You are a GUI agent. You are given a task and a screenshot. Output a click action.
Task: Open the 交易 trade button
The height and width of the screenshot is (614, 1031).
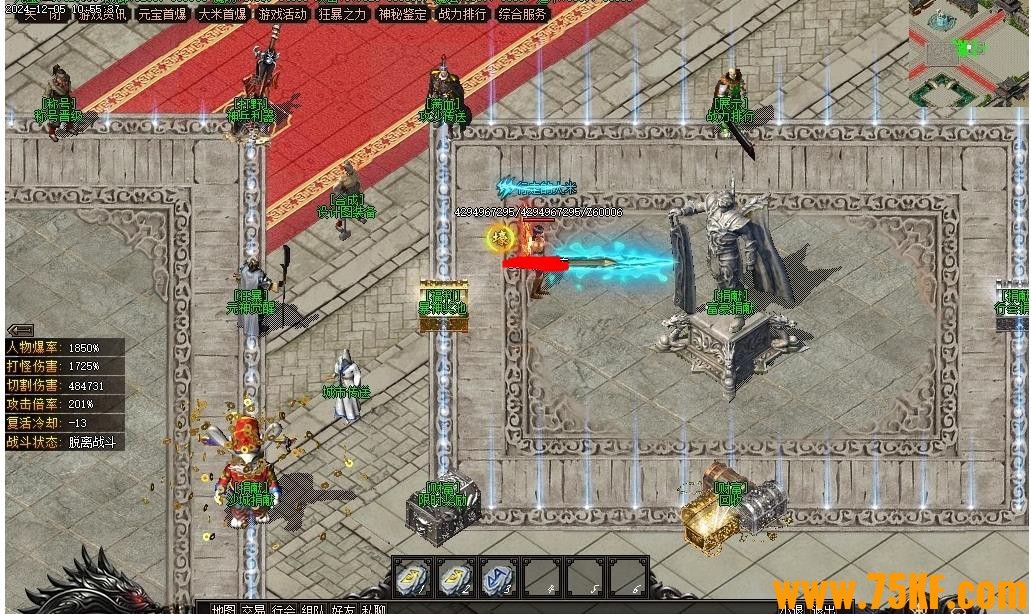click(x=253, y=608)
